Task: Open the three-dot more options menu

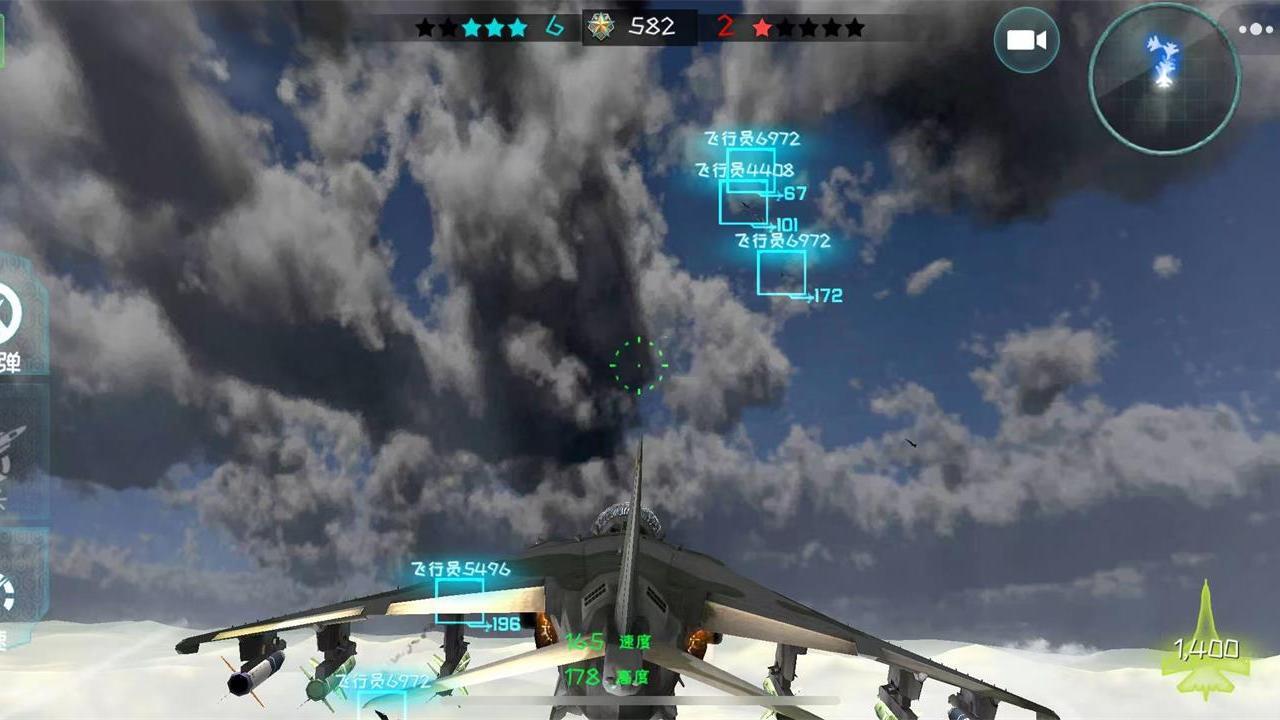Action: click(1256, 29)
